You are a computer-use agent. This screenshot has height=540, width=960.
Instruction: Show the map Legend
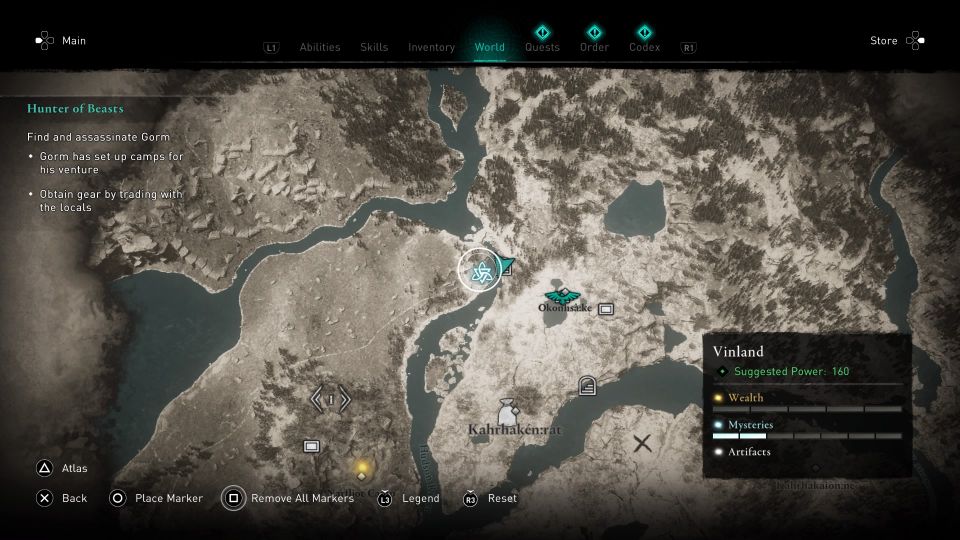[409, 498]
